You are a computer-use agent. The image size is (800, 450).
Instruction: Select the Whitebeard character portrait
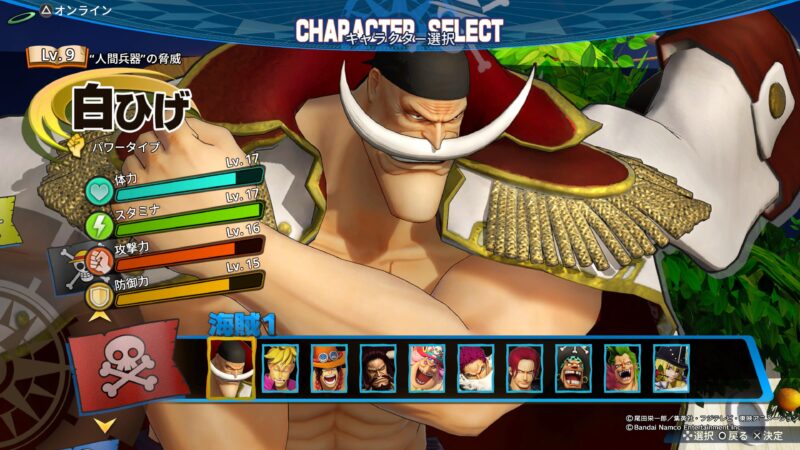231,367
